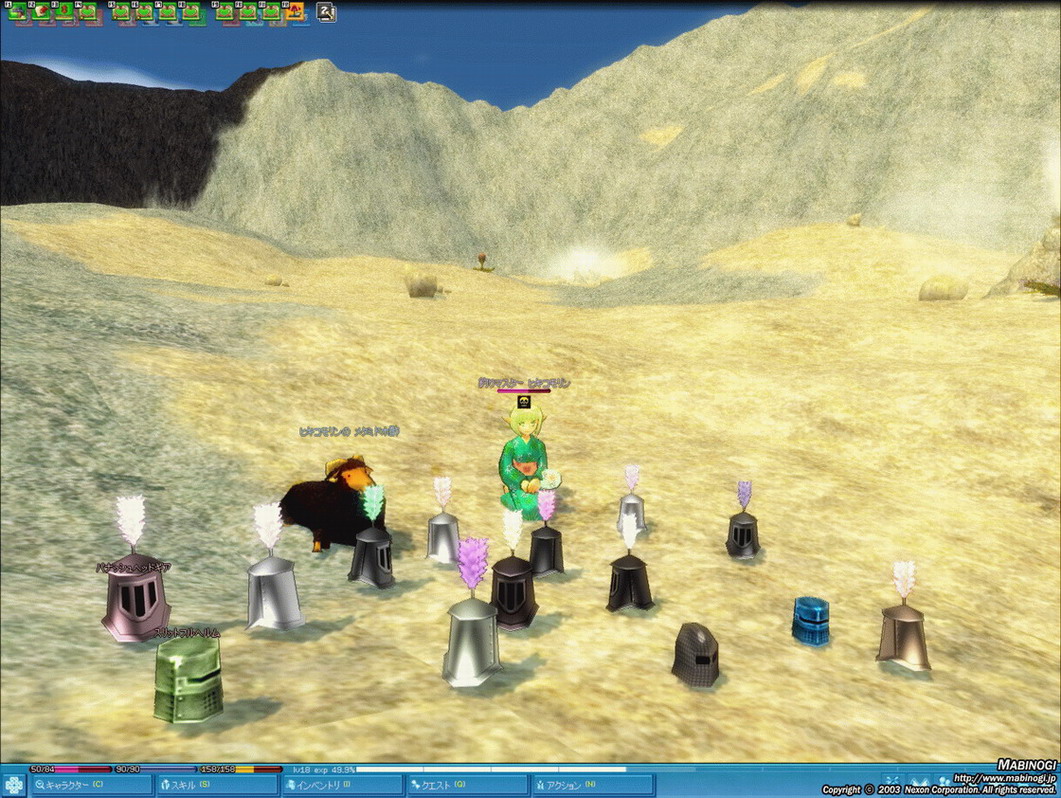Open the クエスト (Quest) log

tap(466, 785)
